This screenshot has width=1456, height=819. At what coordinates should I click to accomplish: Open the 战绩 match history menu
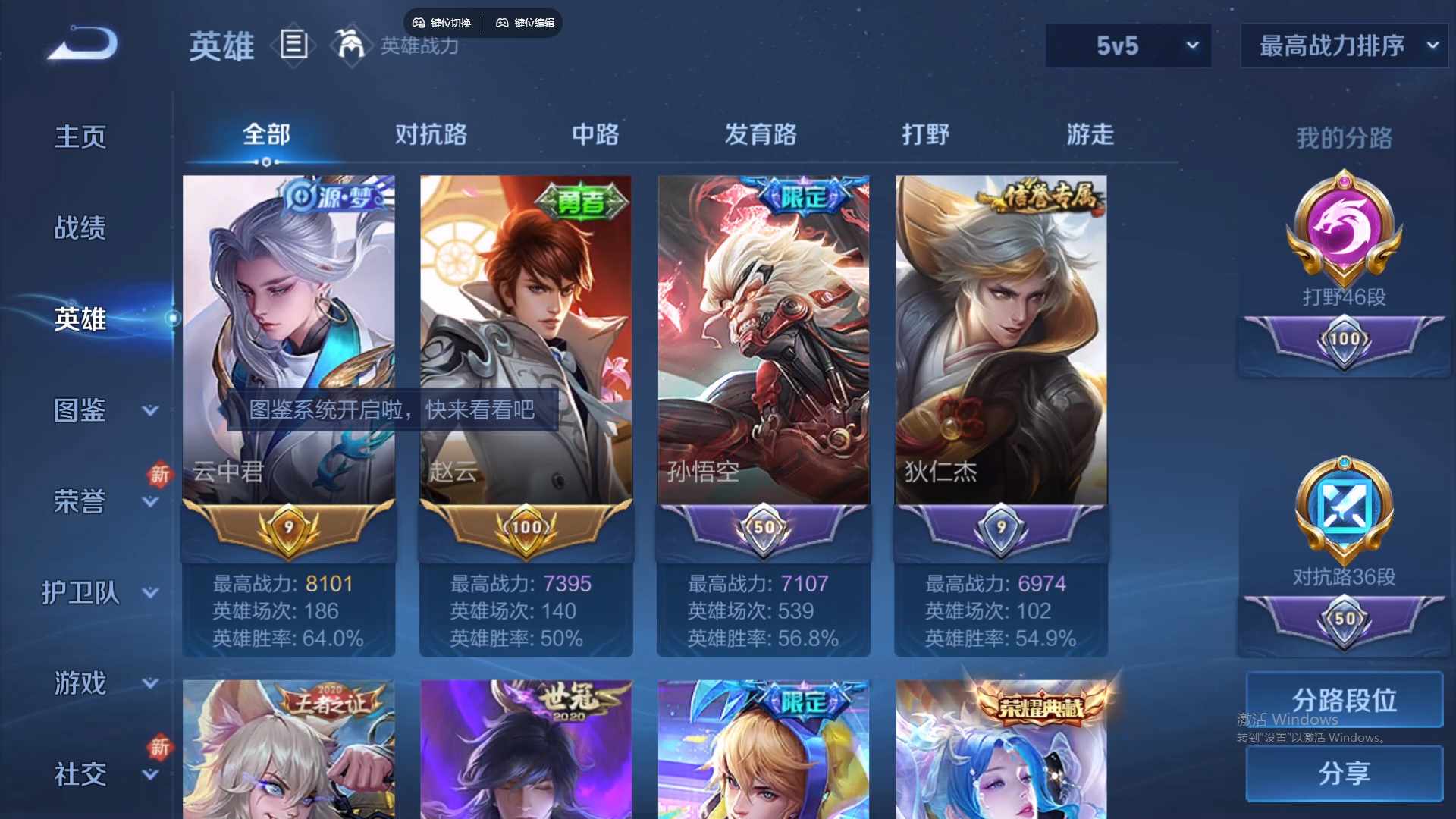[78, 225]
